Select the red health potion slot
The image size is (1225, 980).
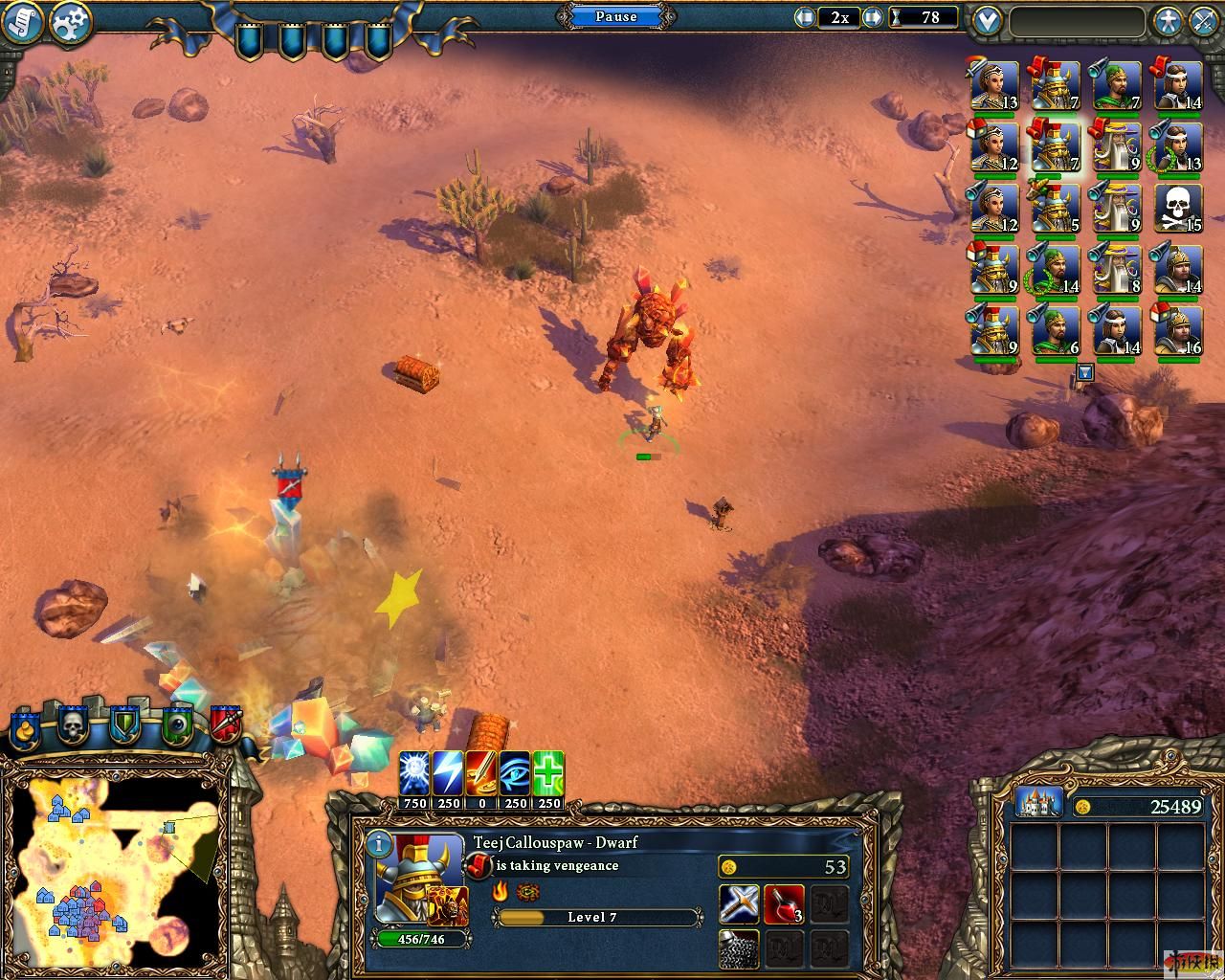783,903
